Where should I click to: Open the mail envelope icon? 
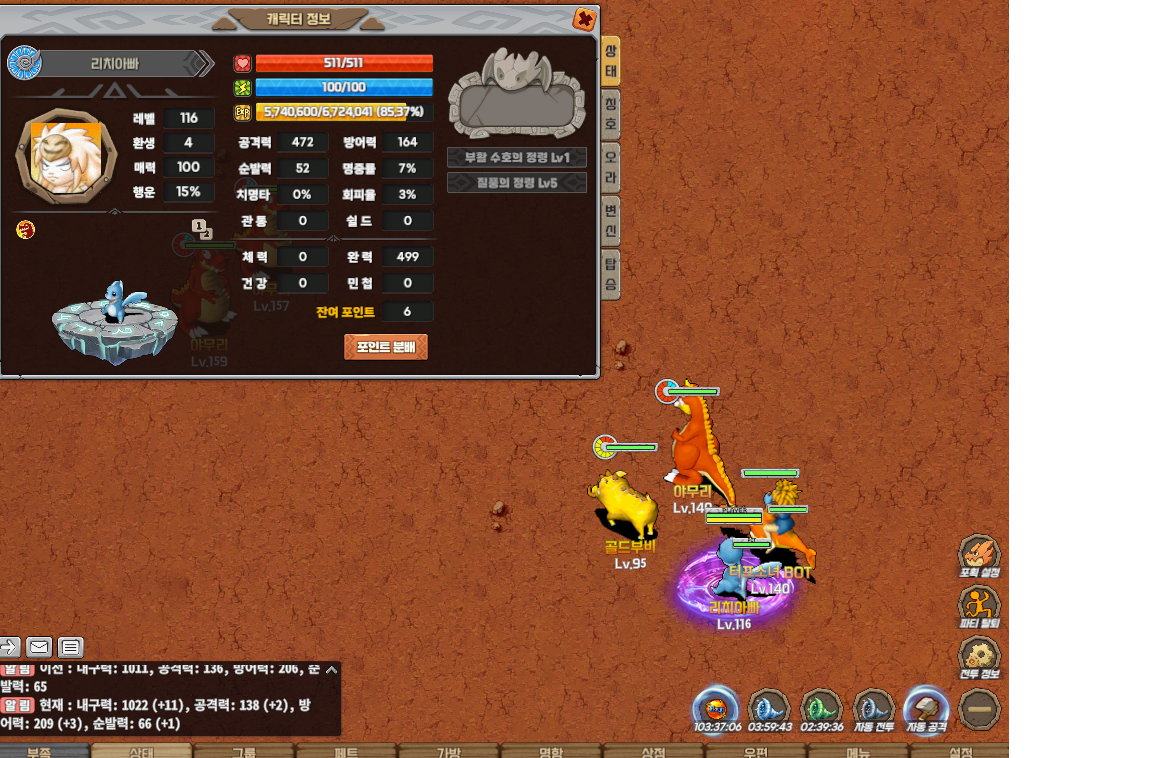coord(39,647)
